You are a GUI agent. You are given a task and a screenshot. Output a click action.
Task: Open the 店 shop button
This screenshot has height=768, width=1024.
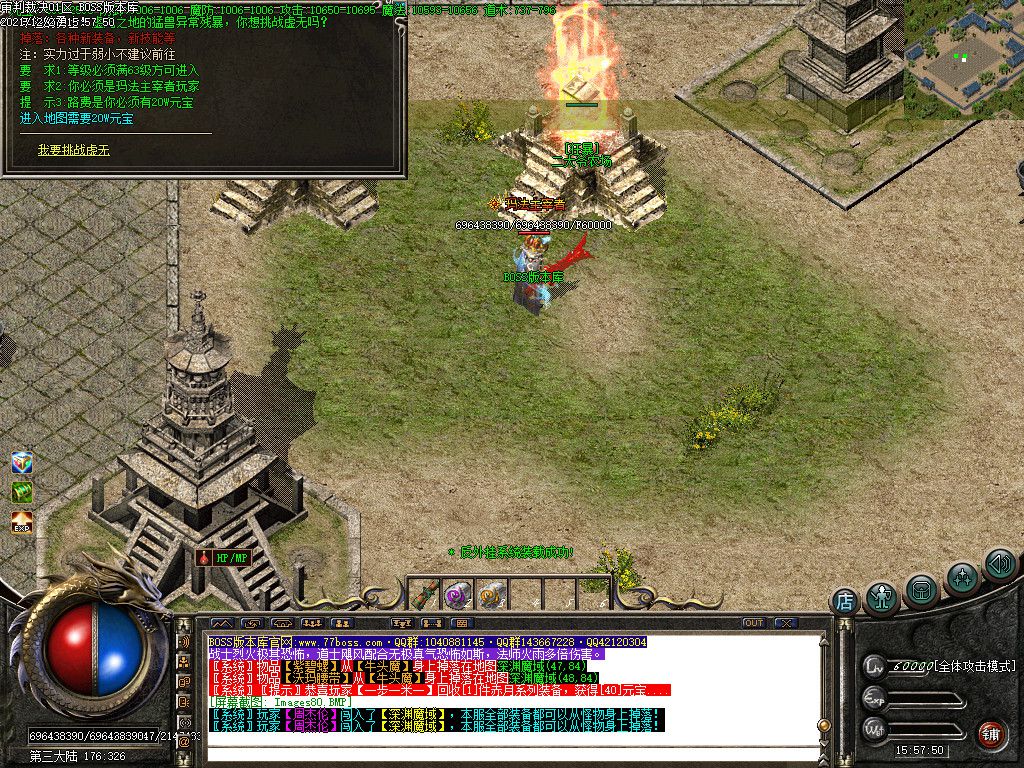point(845,602)
